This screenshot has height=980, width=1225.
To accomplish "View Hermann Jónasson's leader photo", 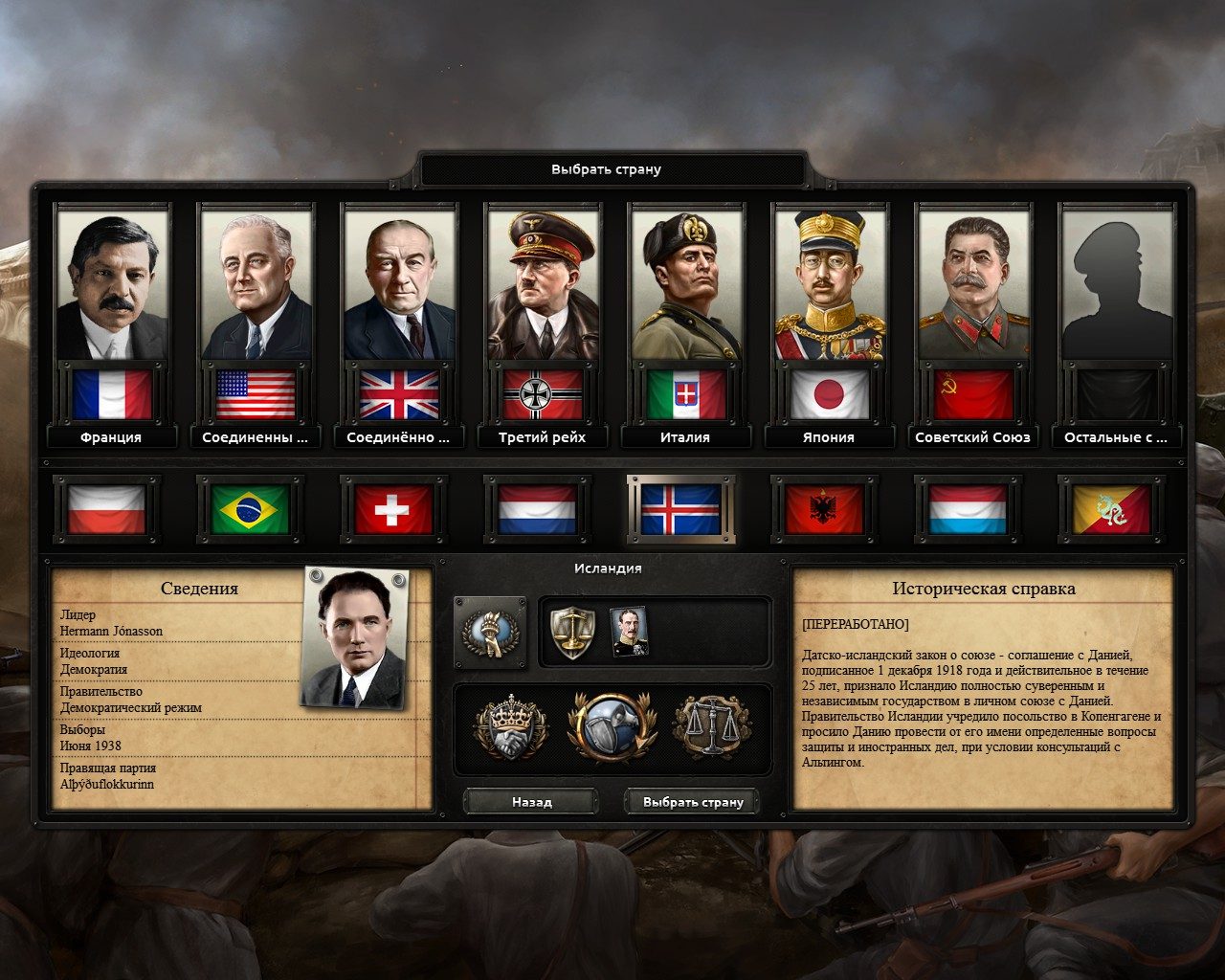I will 354,632.
